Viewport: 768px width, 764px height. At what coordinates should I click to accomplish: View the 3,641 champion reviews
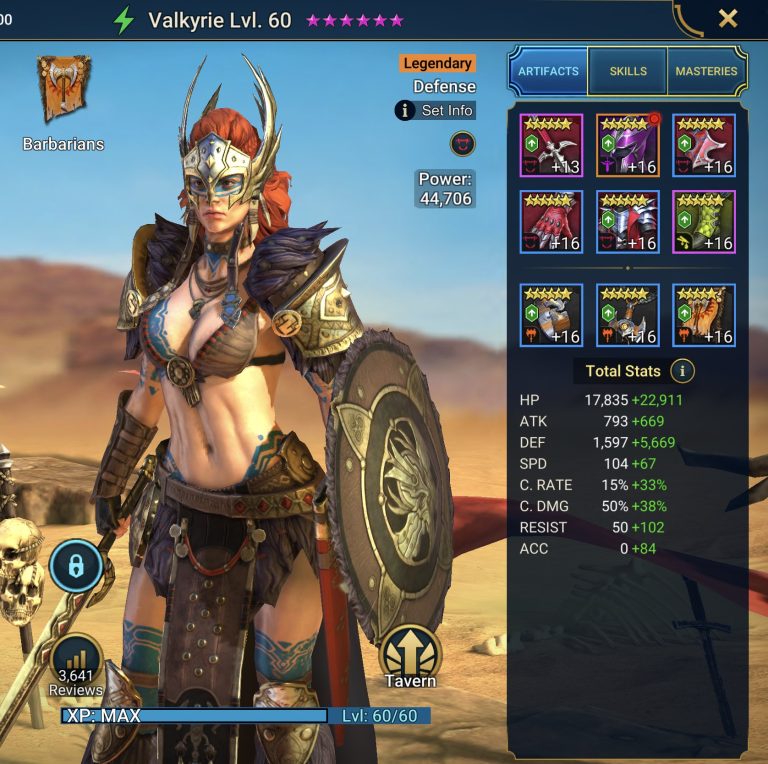pos(76,663)
